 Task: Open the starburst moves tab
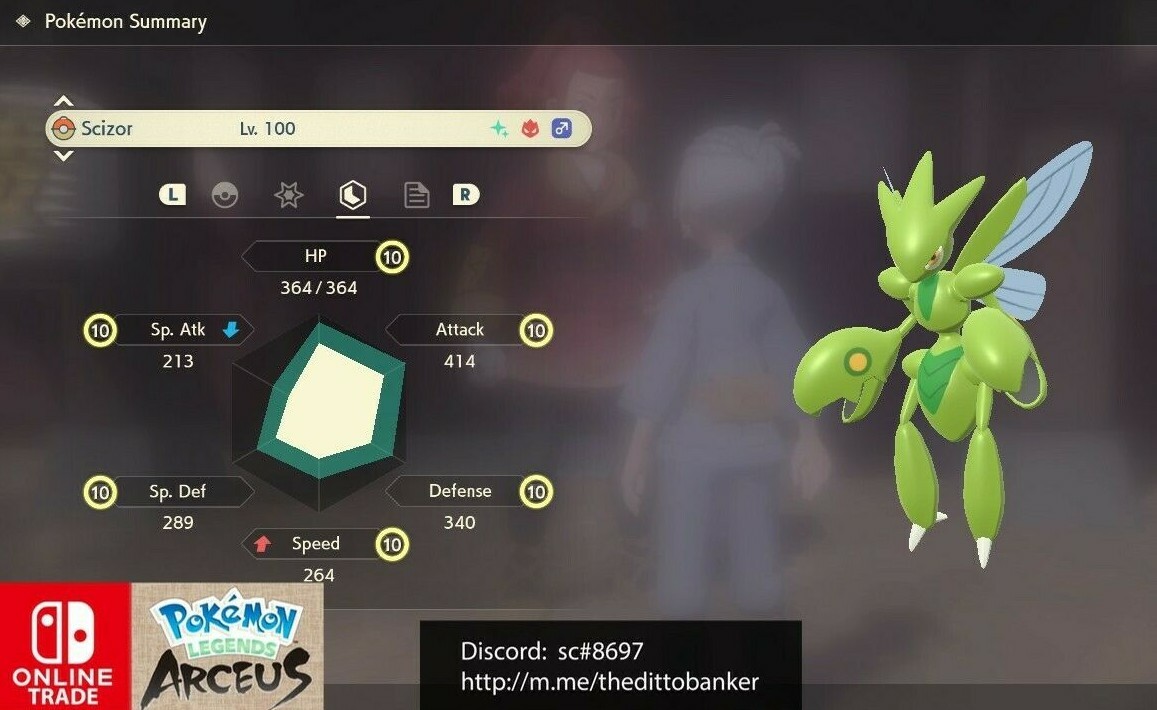point(289,195)
